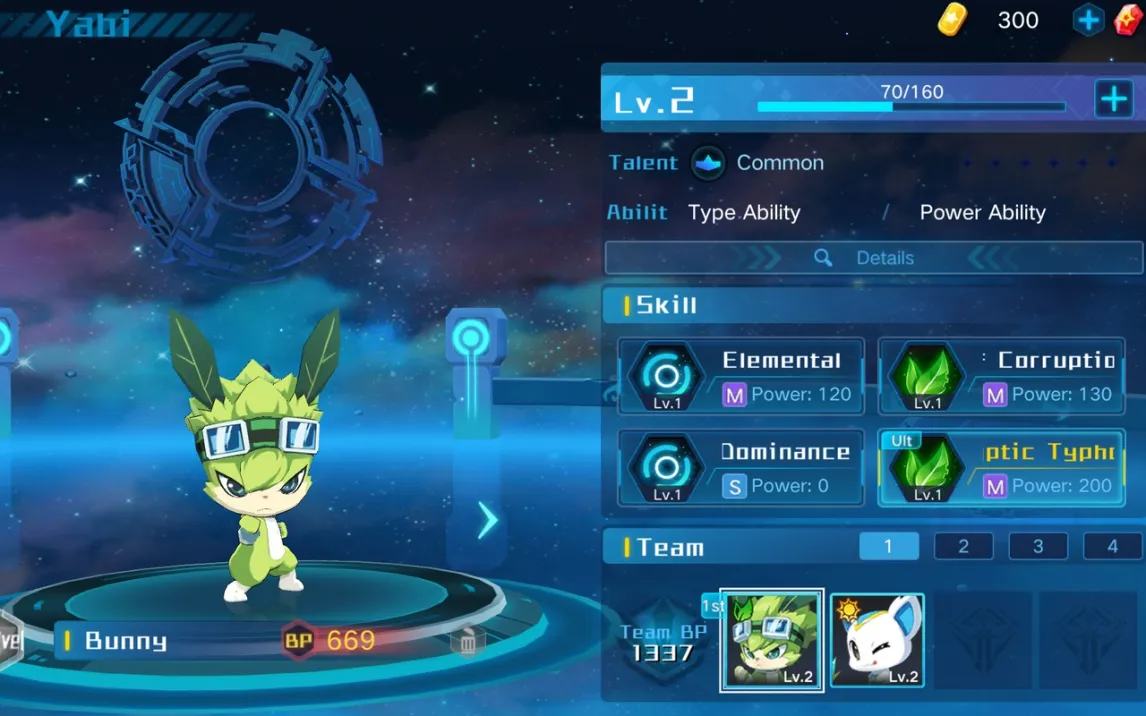Switch to team tab 1

coord(888,546)
